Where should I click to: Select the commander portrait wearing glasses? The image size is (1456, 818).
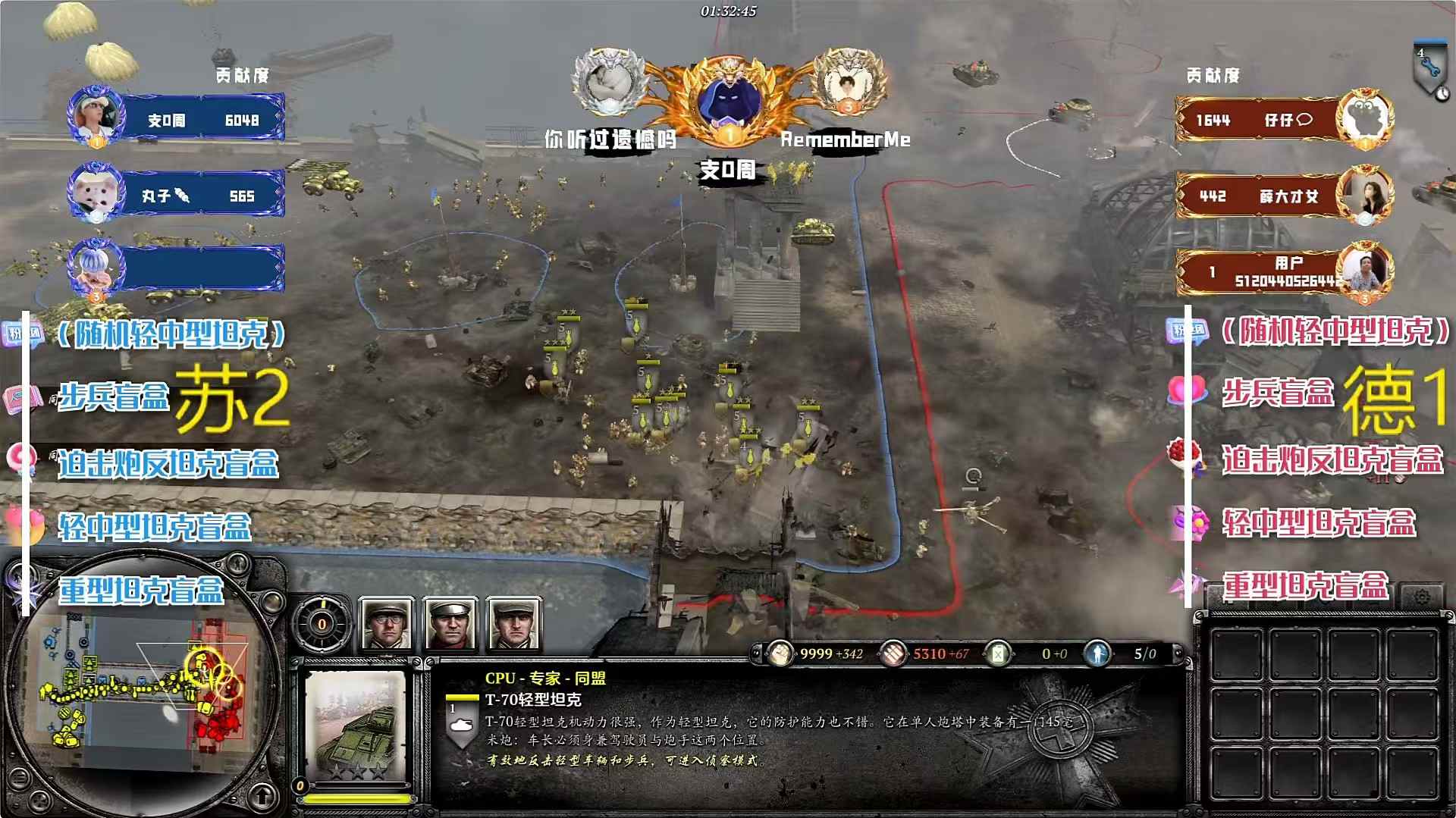click(x=387, y=624)
